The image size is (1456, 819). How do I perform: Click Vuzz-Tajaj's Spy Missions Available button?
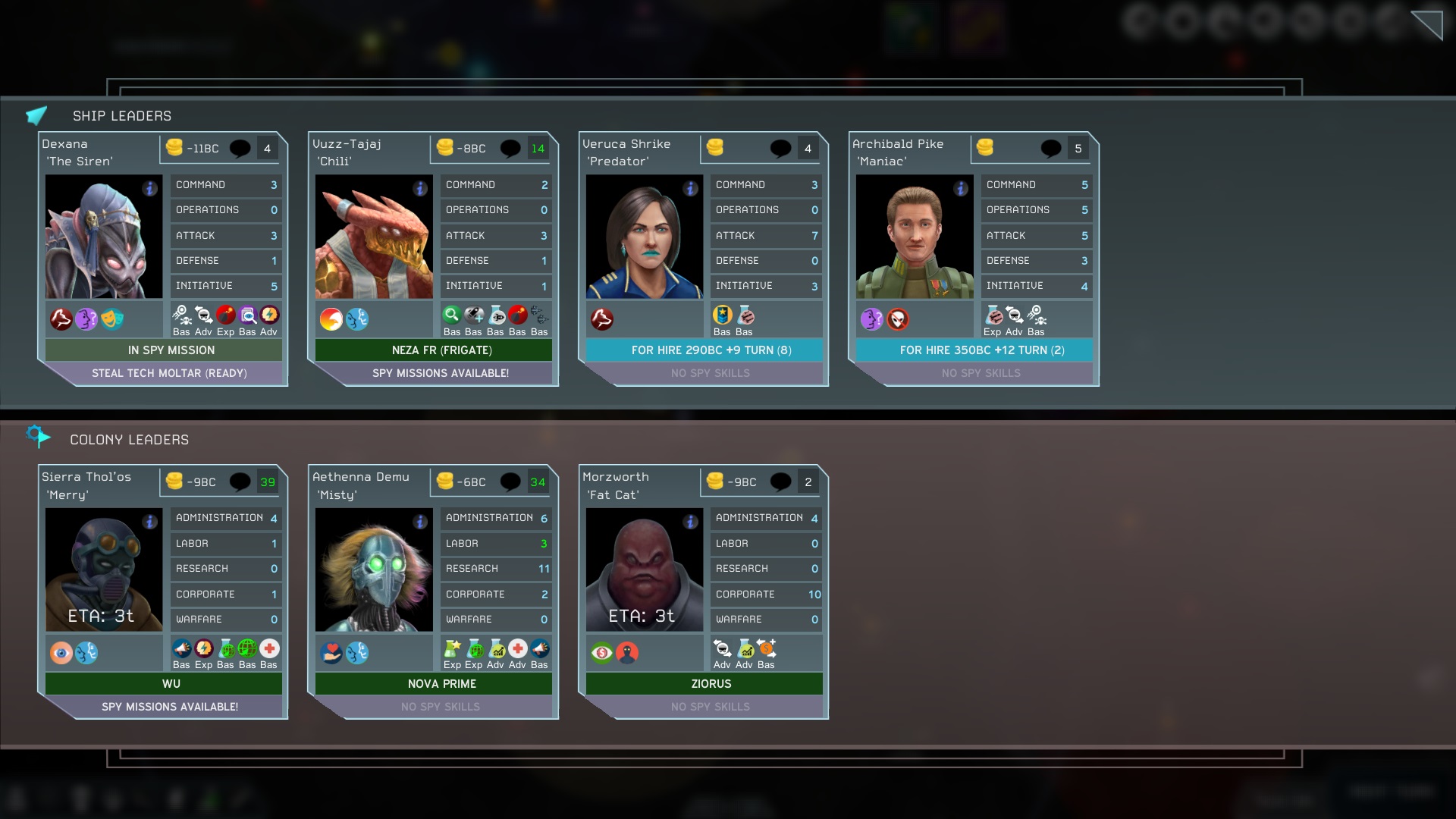tap(440, 373)
